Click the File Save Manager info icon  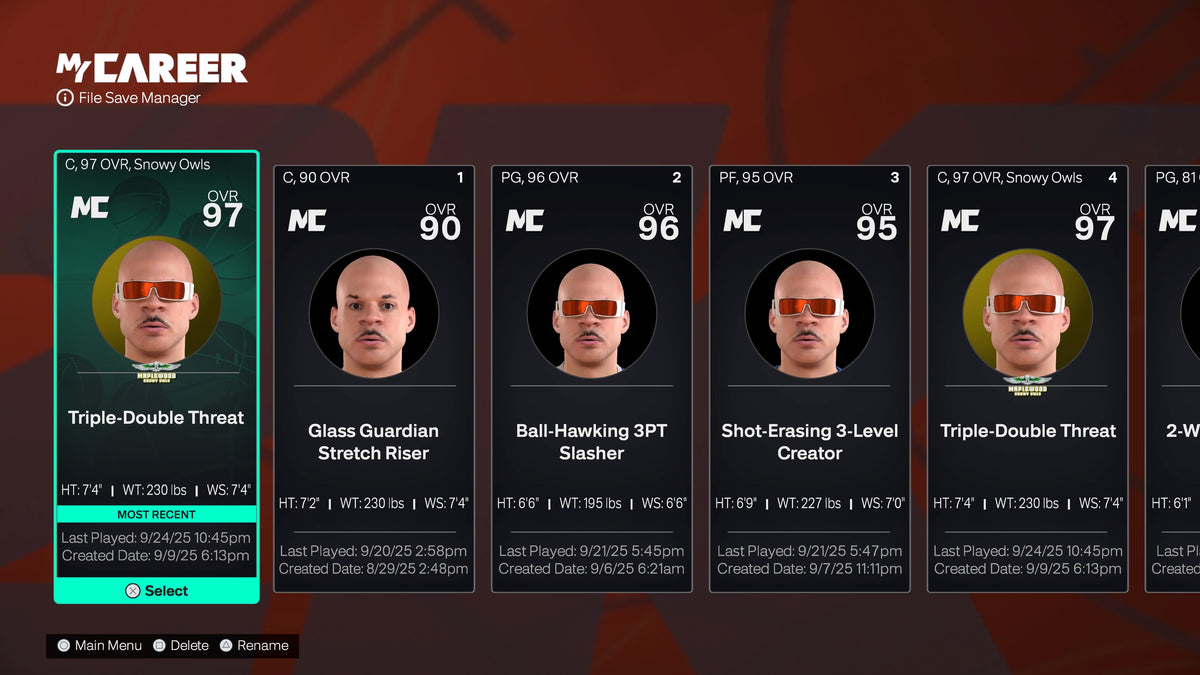point(65,98)
